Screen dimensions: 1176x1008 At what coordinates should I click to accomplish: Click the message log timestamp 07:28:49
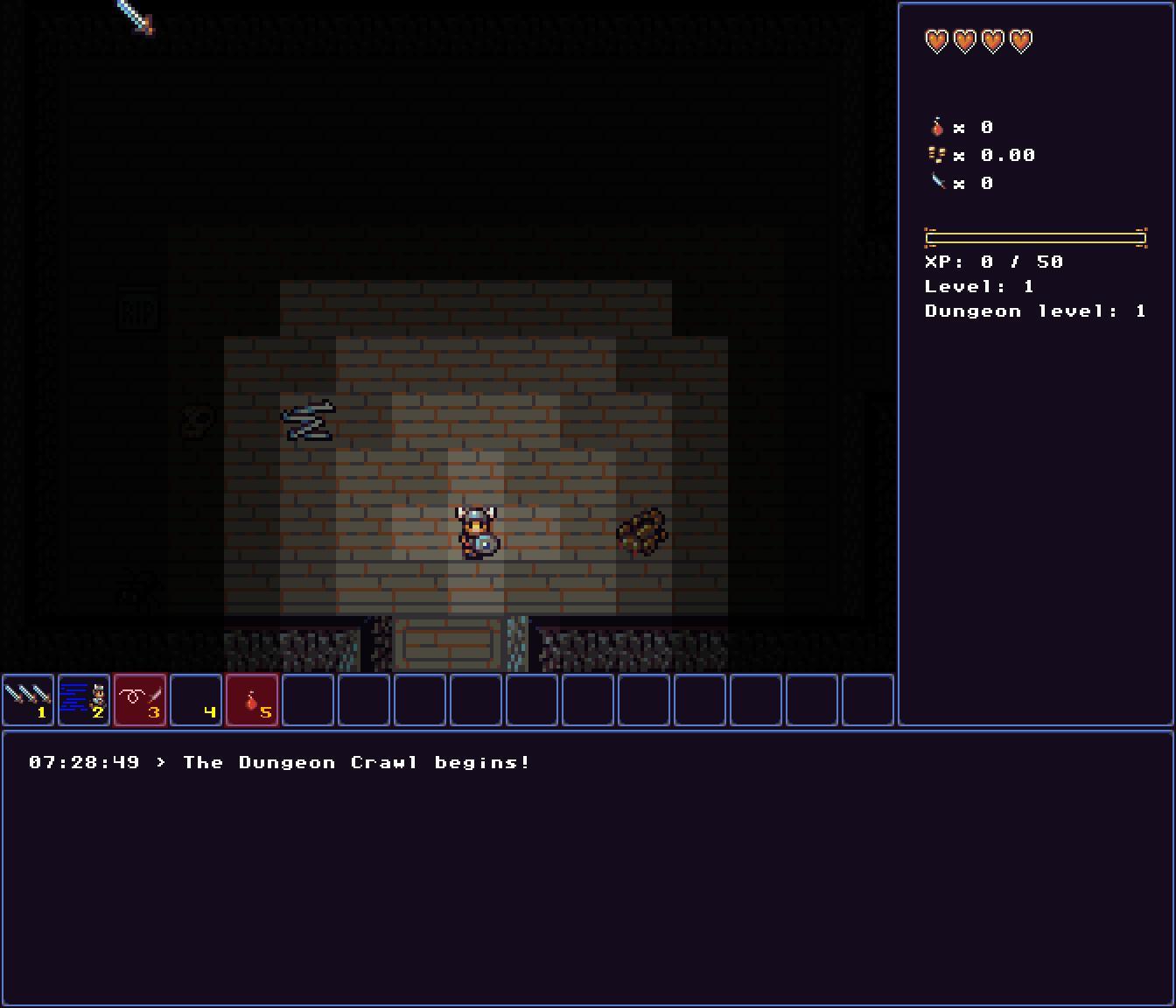click(x=84, y=762)
